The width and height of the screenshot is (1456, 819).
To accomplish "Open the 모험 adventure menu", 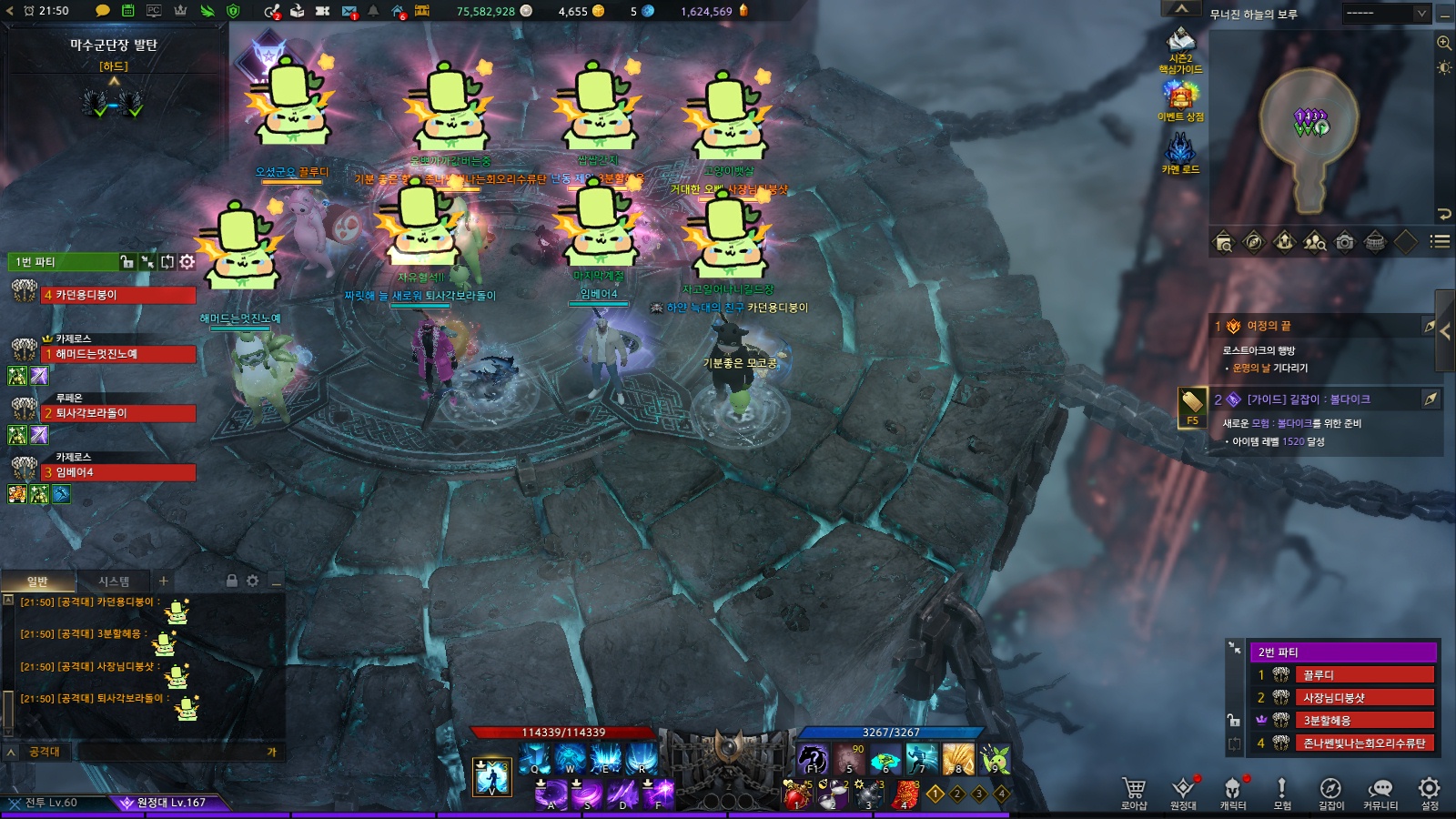I will pyautogui.click(x=1282, y=790).
